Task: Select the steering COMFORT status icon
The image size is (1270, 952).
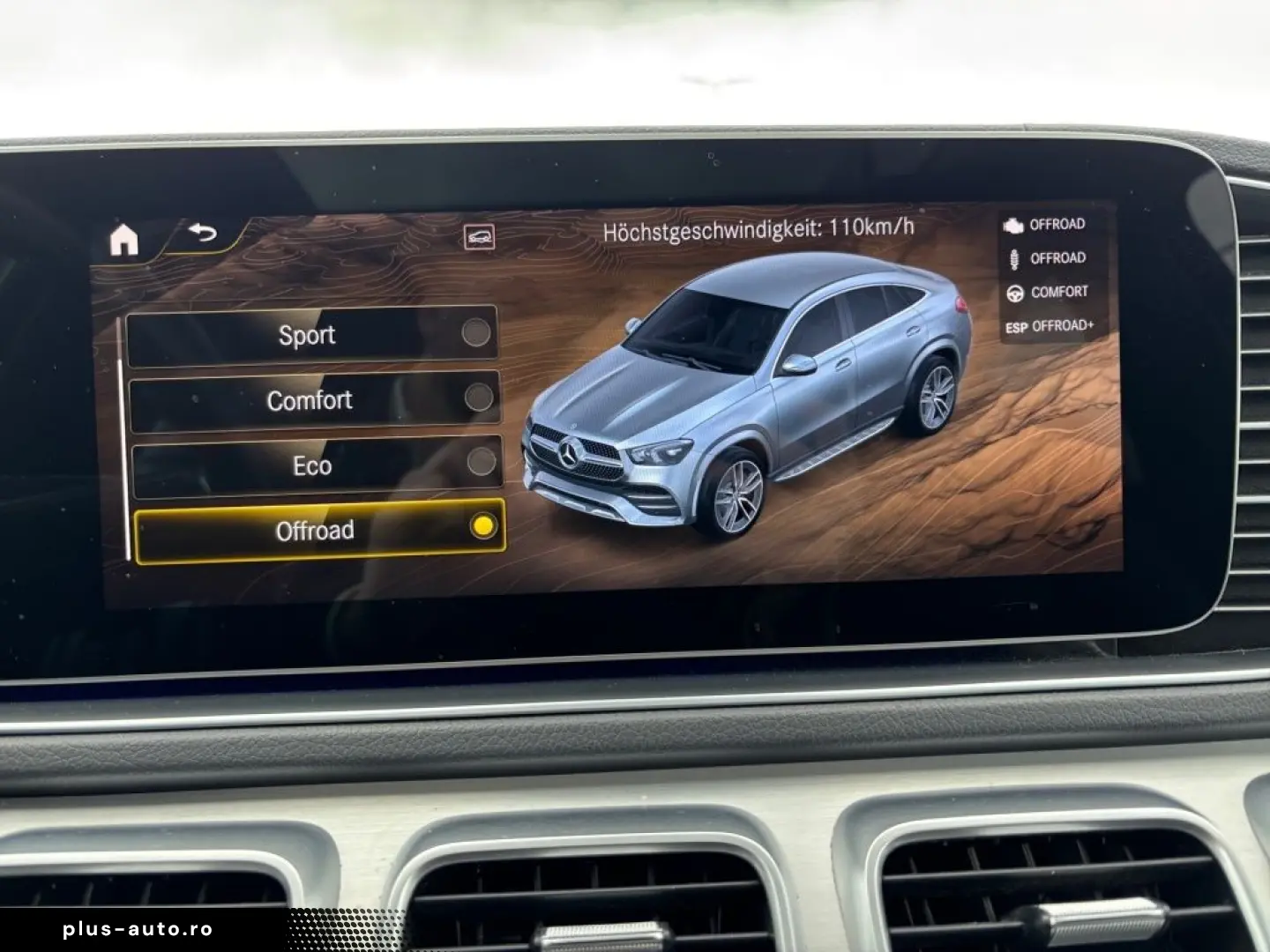Action: tap(1016, 291)
